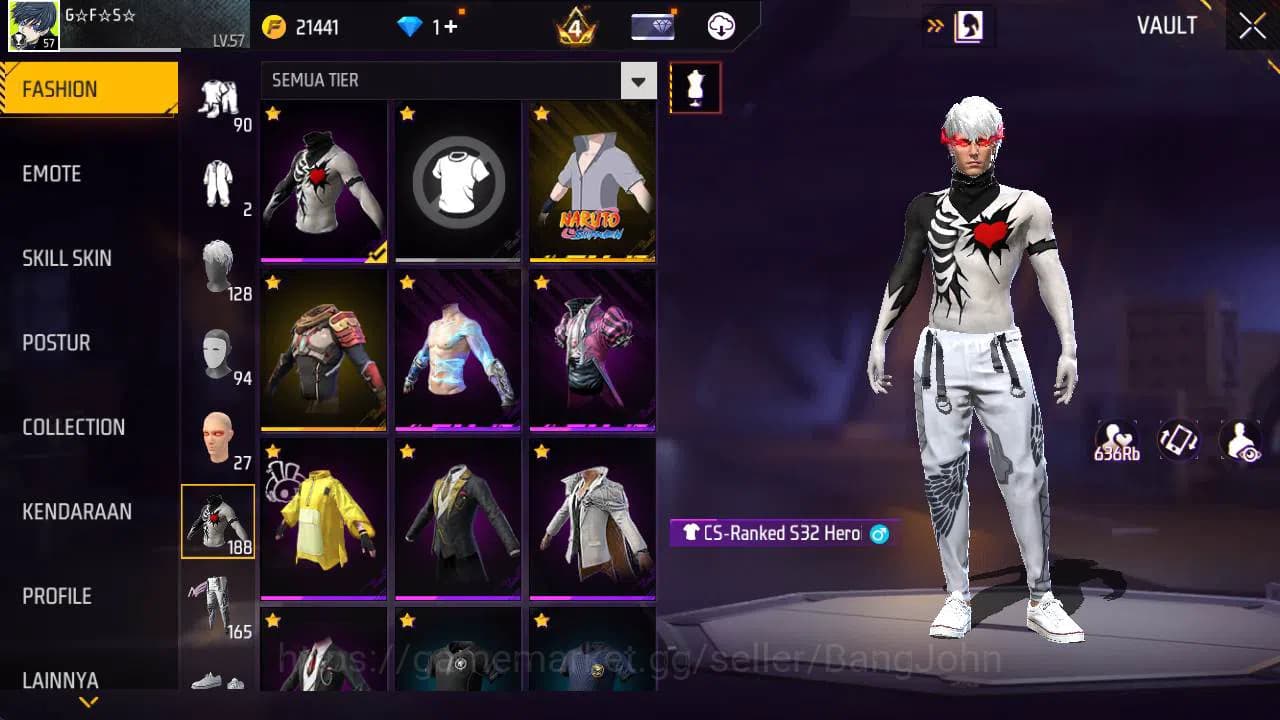Click the mannequin preview icon above the character
Screen dimensions: 1280x720
click(695, 87)
